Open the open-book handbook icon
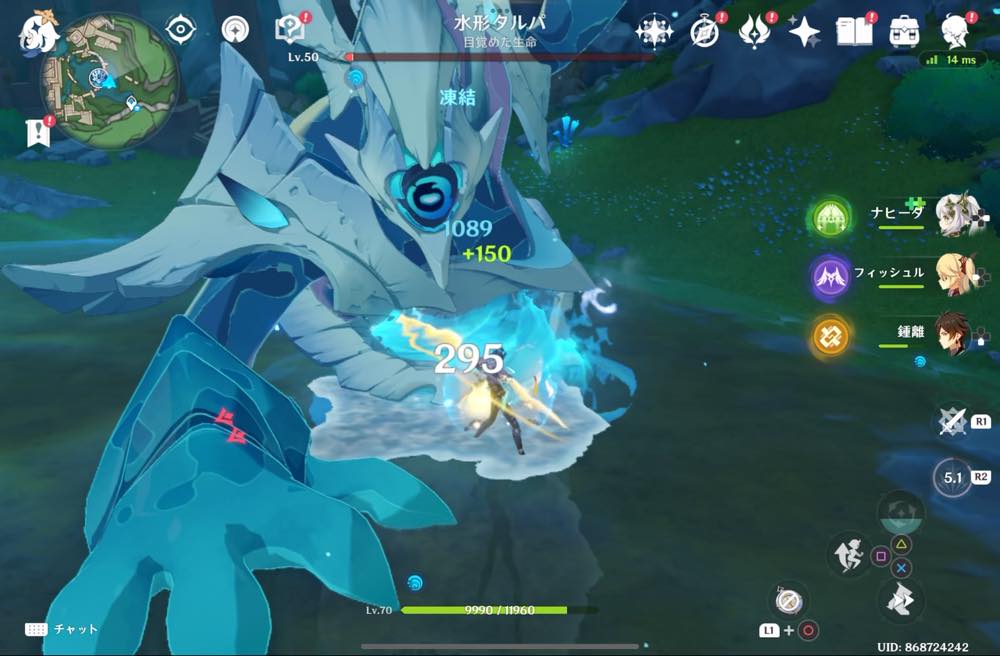This screenshot has height=656, width=1000. click(x=855, y=31)
